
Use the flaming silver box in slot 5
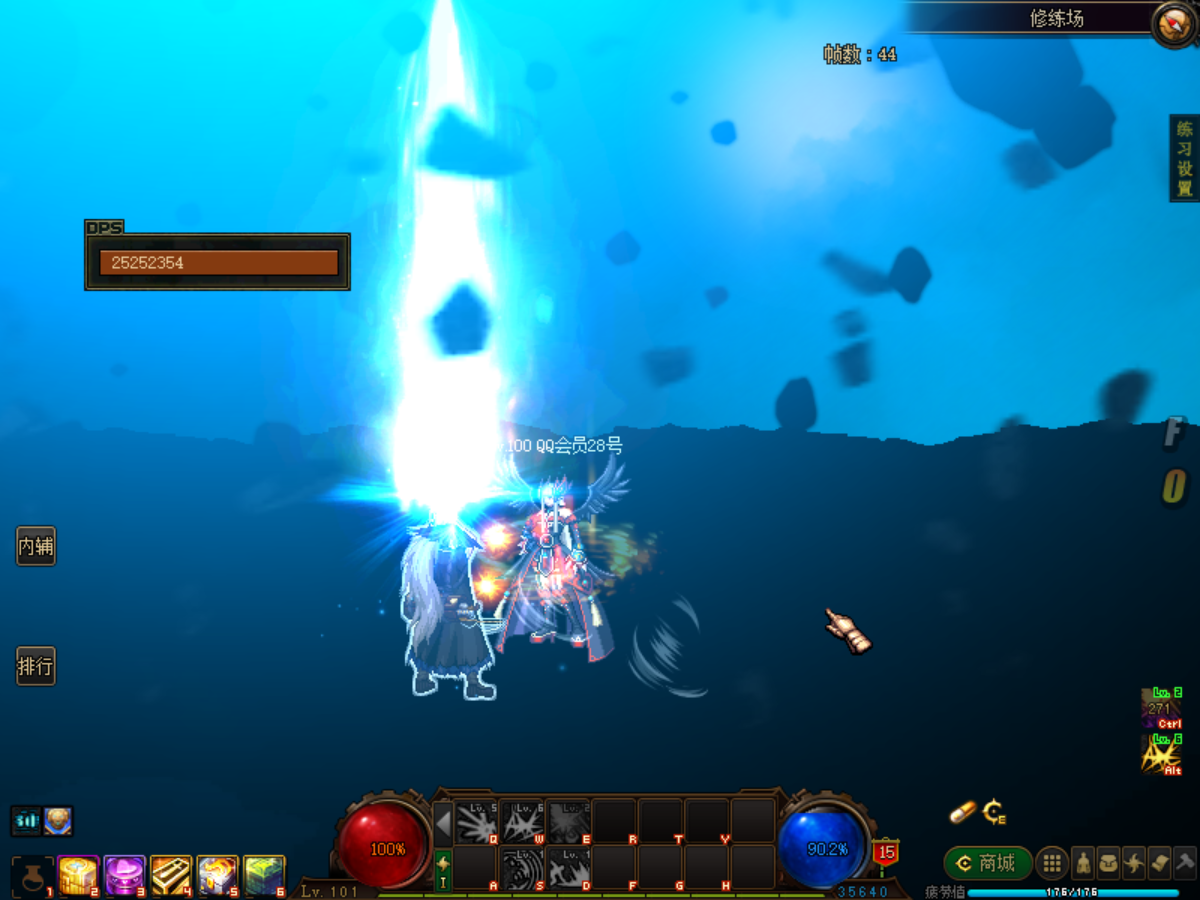(x=218, y=876)
